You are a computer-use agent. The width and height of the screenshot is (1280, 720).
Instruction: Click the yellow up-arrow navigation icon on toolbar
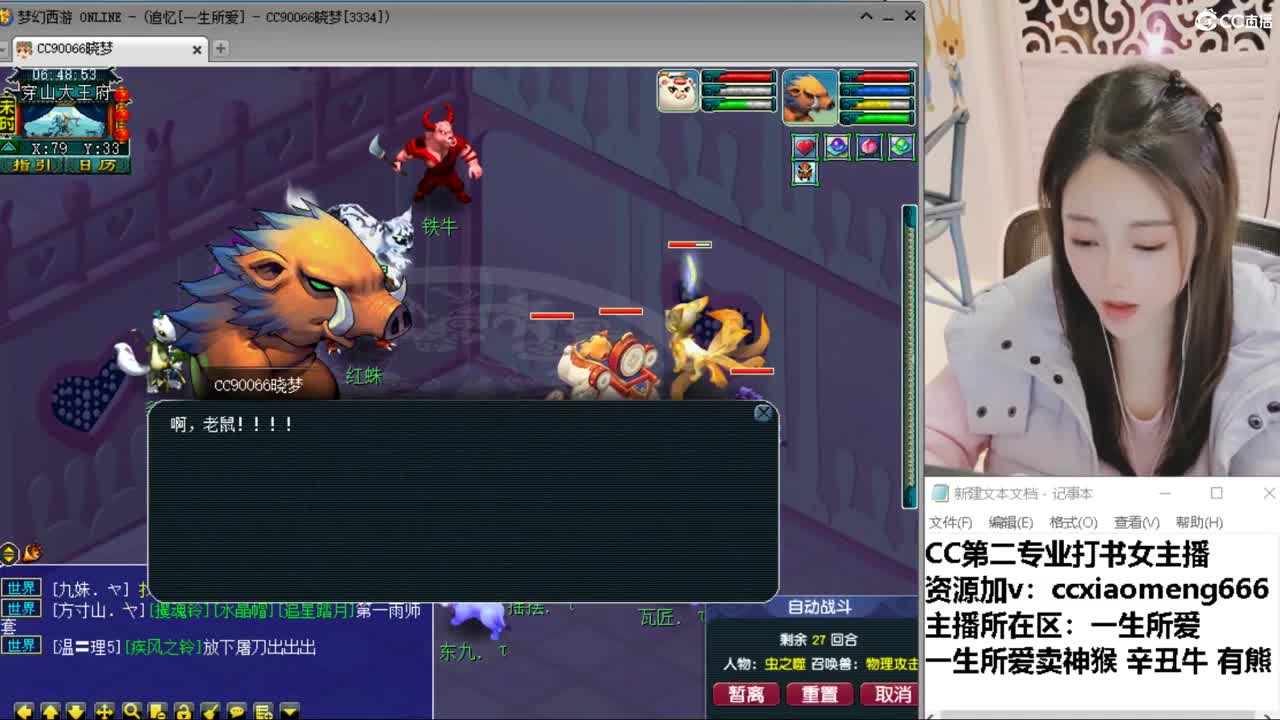(52, 710)
